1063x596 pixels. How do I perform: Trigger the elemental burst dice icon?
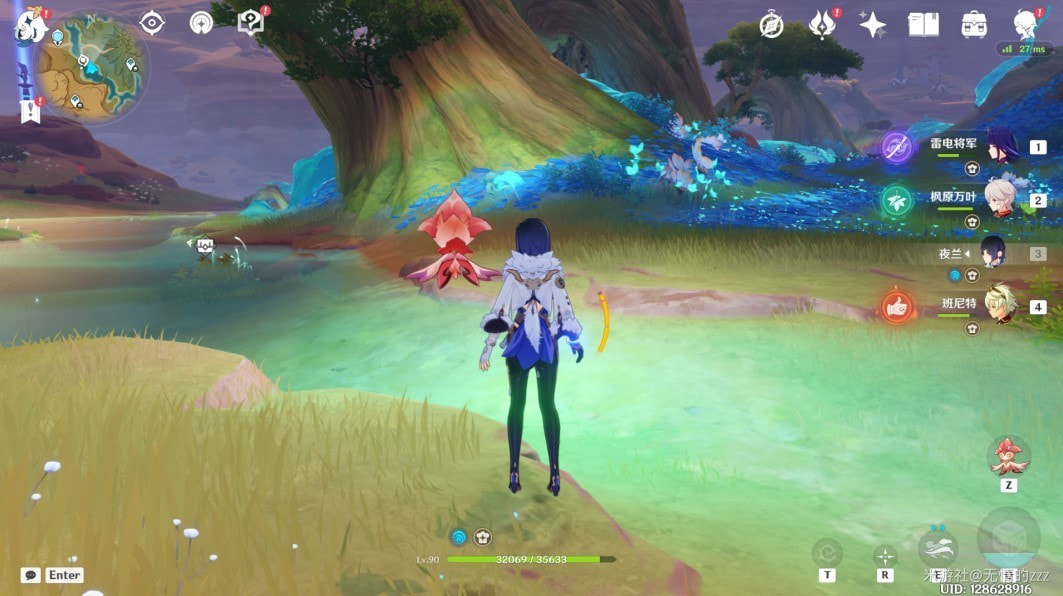1008,538
